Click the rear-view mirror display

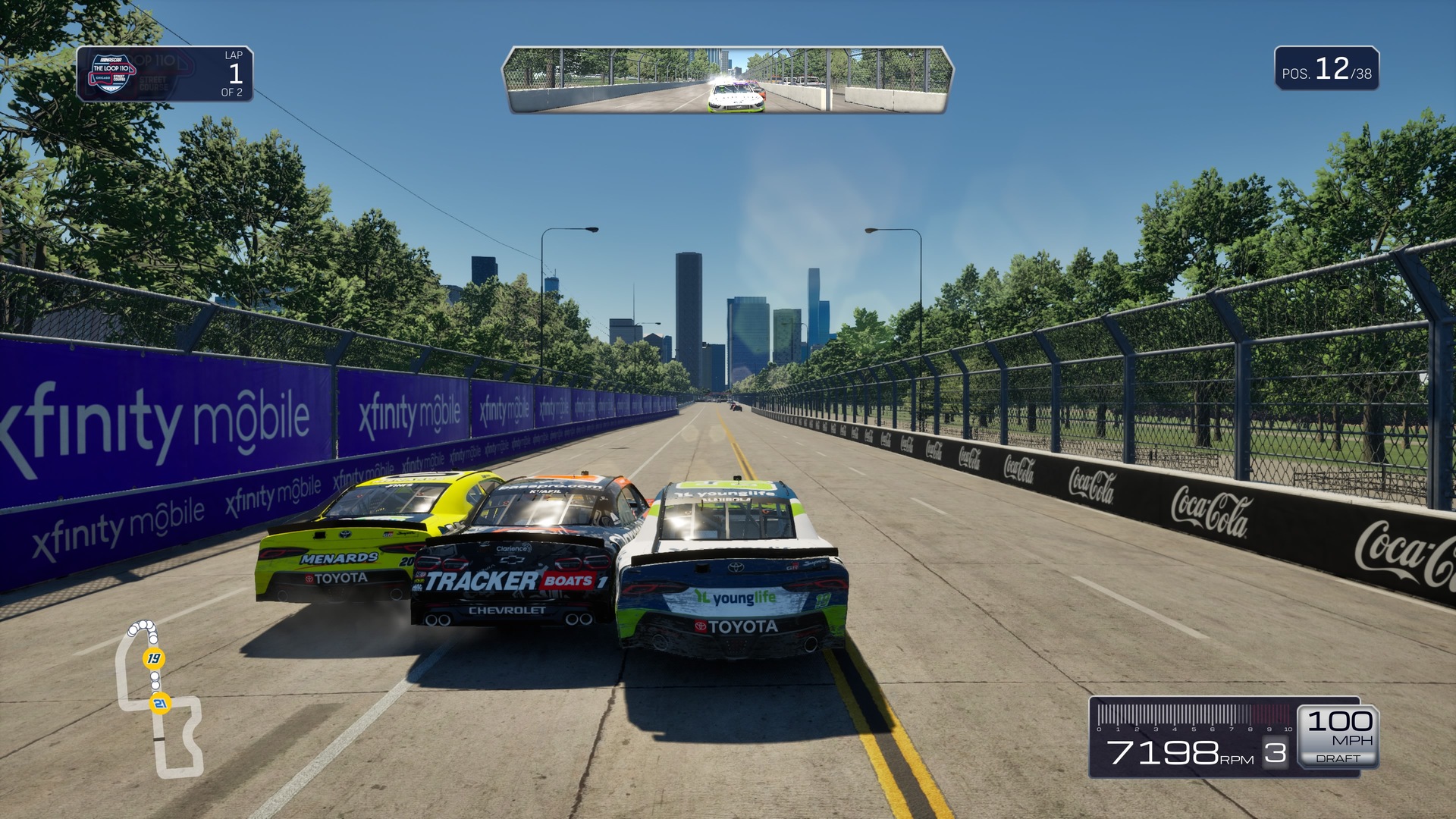tap(727, 80)
